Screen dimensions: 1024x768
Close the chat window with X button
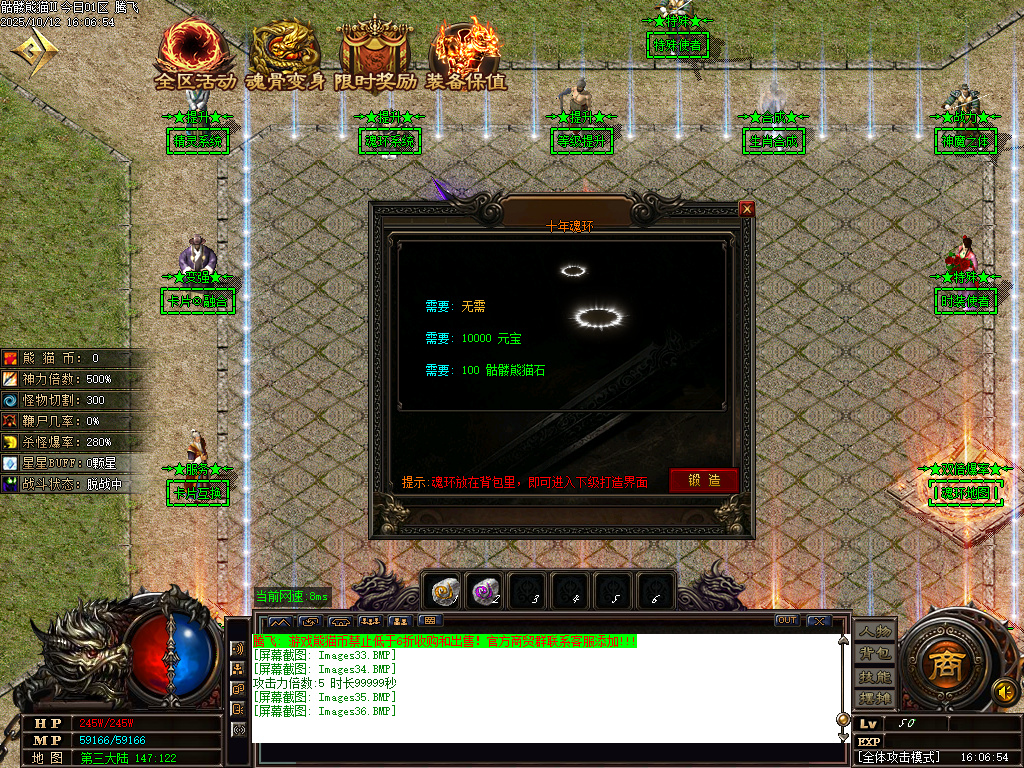819,621
